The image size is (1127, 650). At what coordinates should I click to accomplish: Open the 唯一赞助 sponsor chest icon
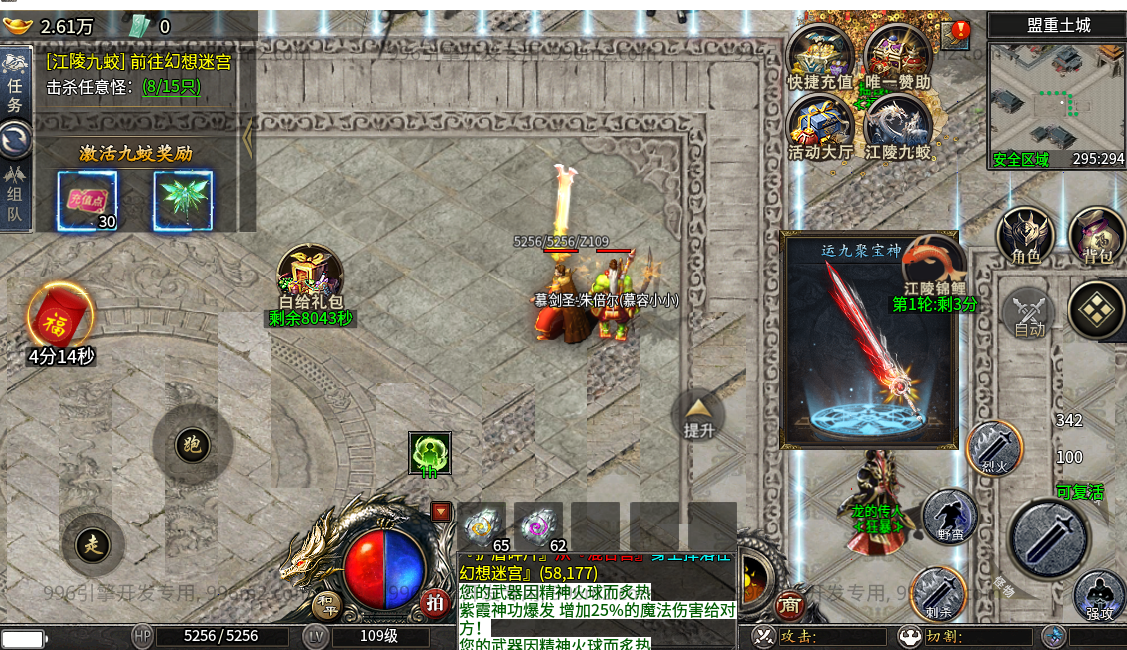pyautogui.click(x=897, y=55)
